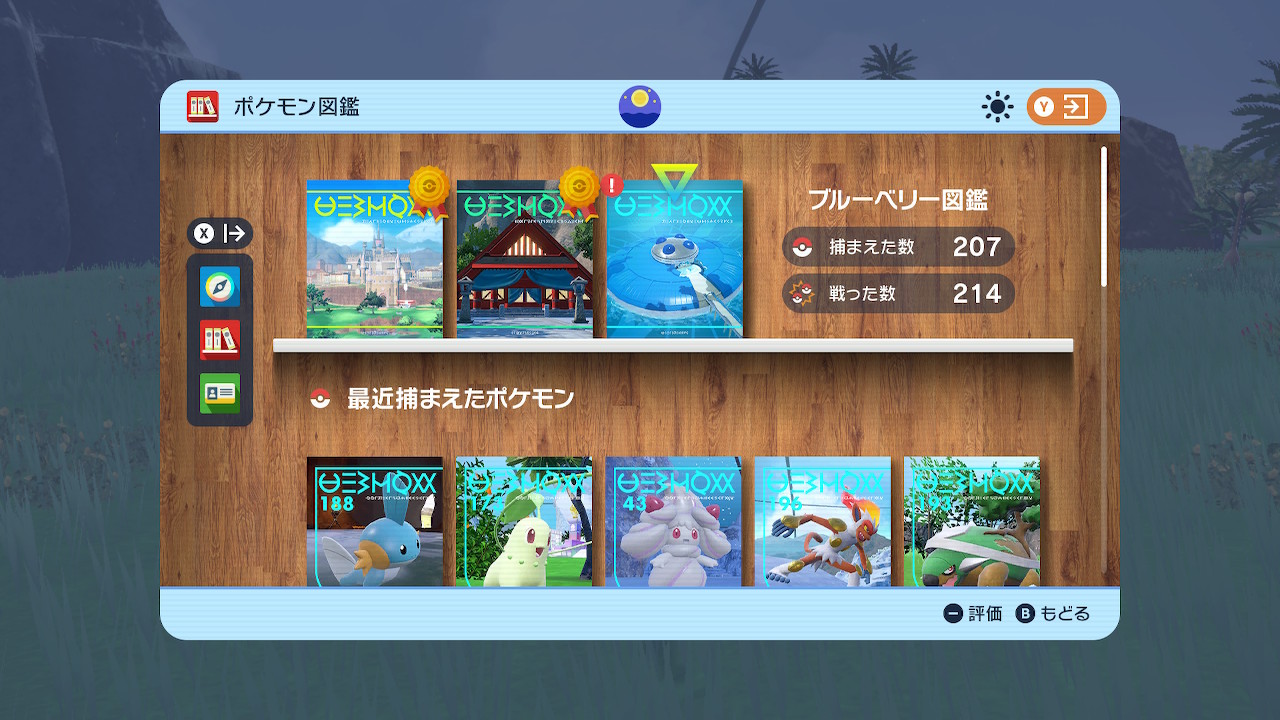Click the orange exit button
This screenshot has height=720, width=1280.
1066,107
